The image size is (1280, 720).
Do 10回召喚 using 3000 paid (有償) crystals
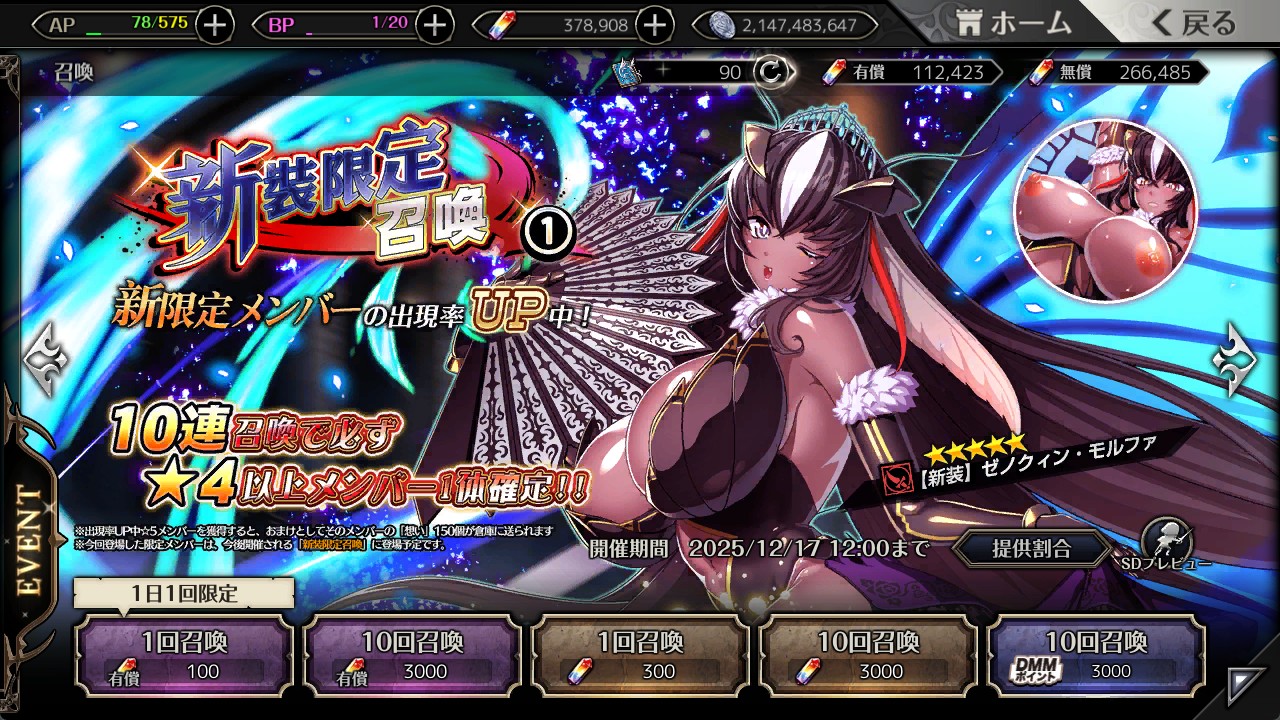(412, 655)
